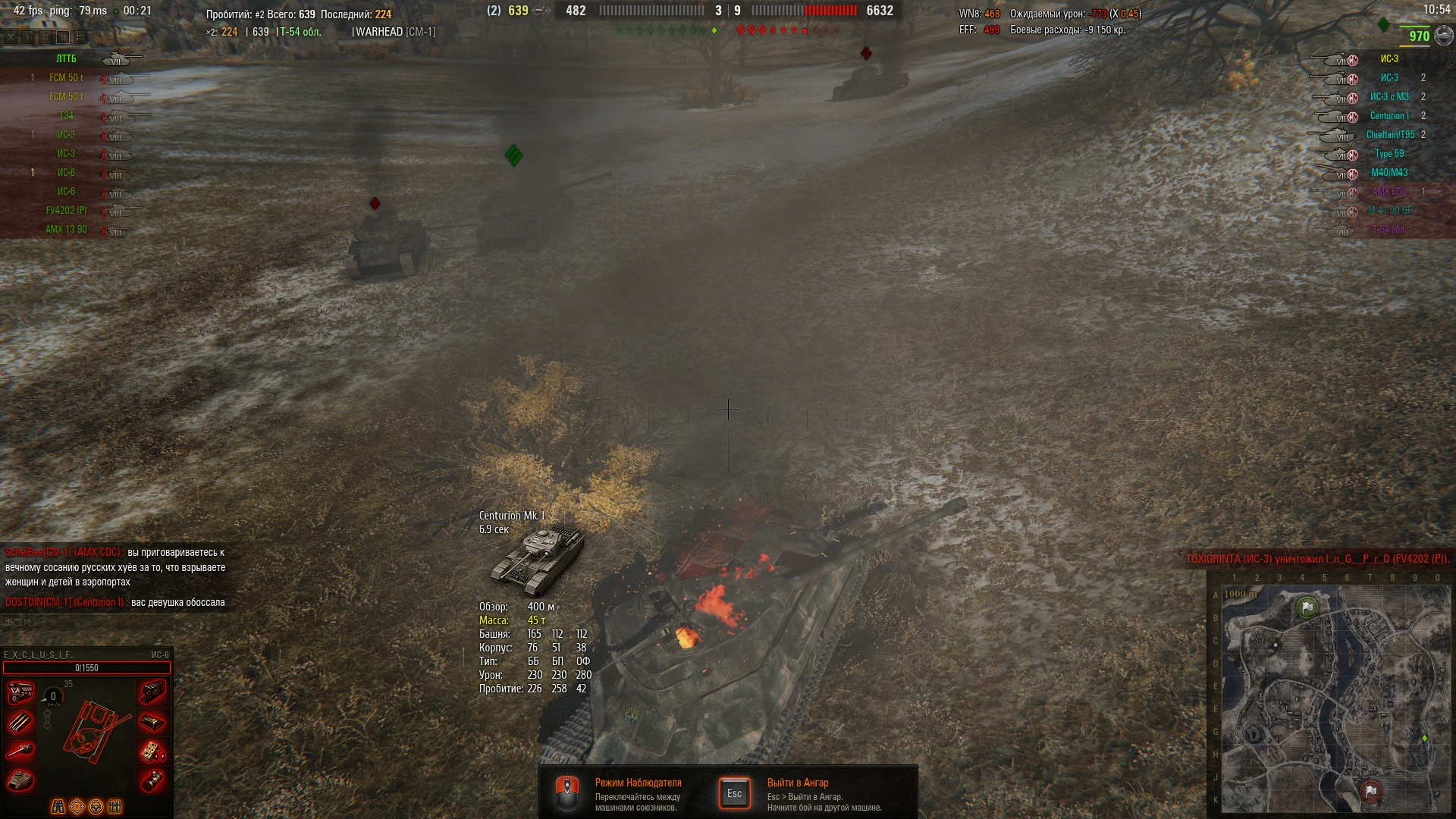Select the ЛТТБ player row
The width and height of the screenshot is (1456, 819).
[67, 59]
